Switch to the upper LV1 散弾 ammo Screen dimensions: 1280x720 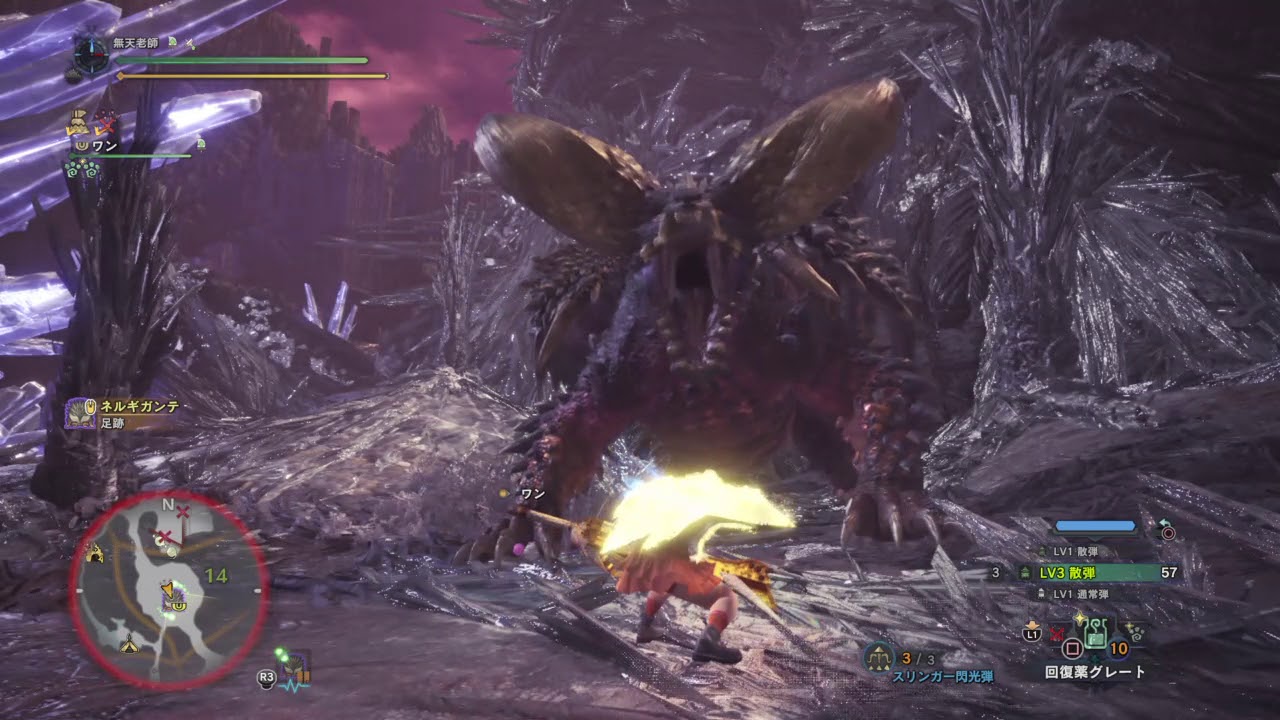(x=1075, y=551)
